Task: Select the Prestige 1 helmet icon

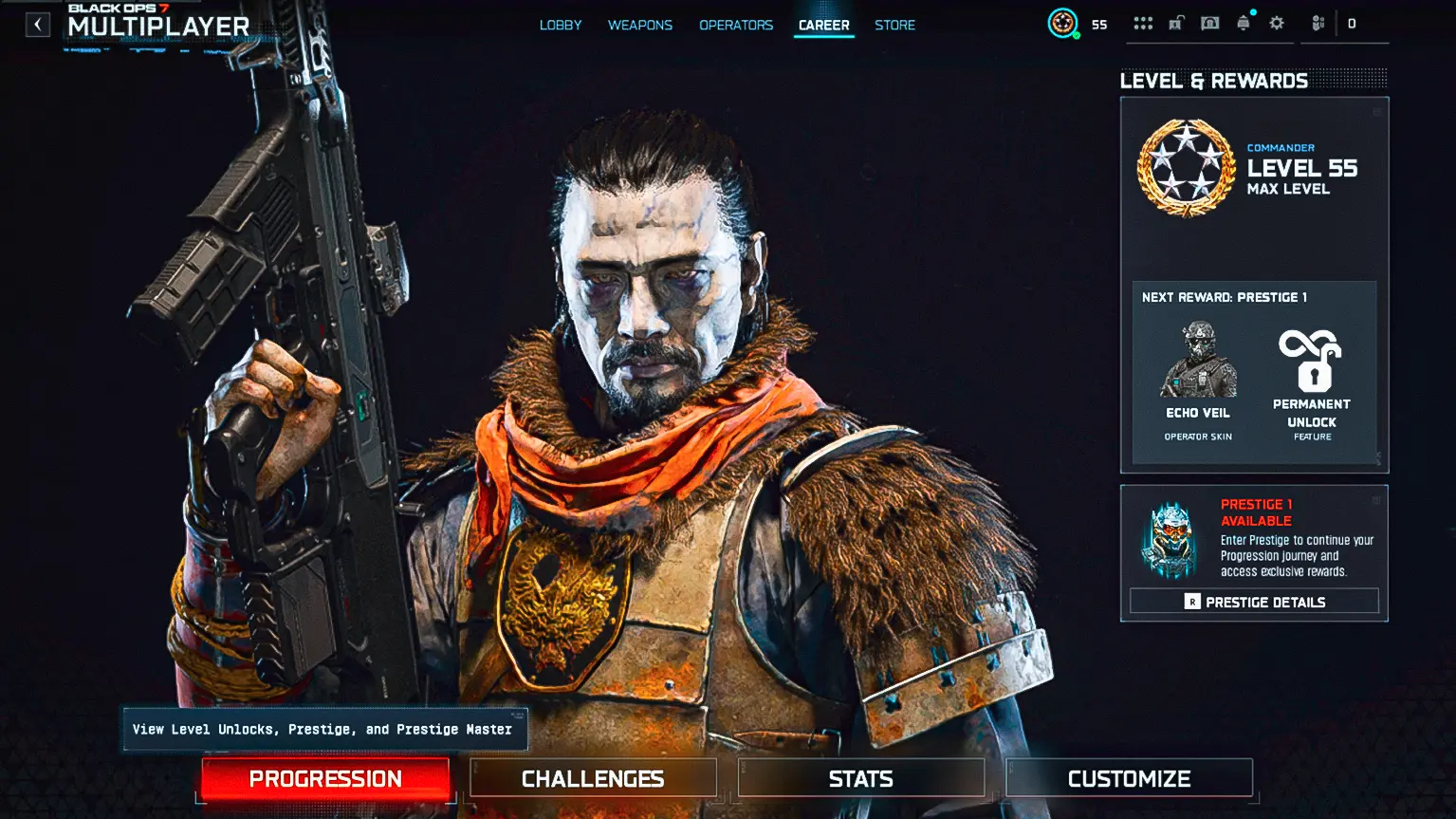Action: click(1169, 541)
